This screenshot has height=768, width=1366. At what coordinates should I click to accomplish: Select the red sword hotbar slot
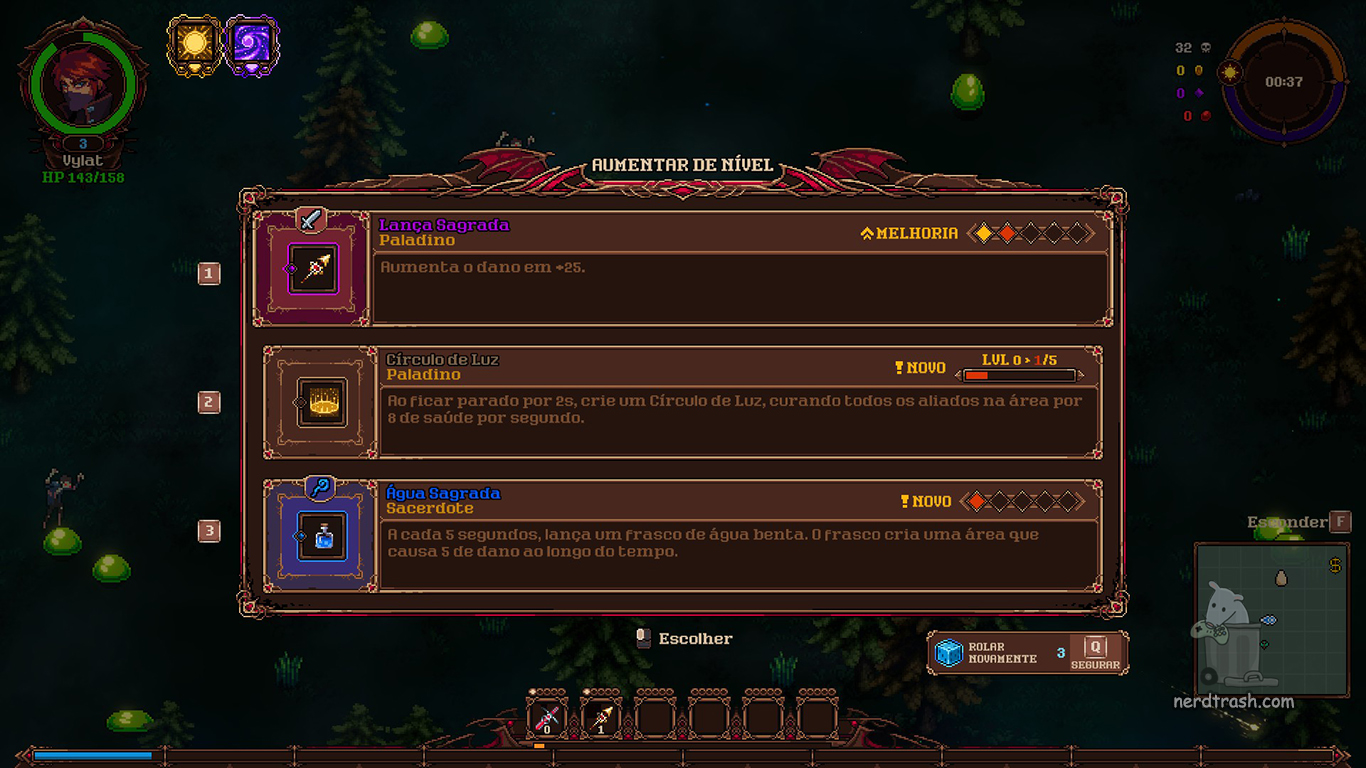[x=546, y=717]
